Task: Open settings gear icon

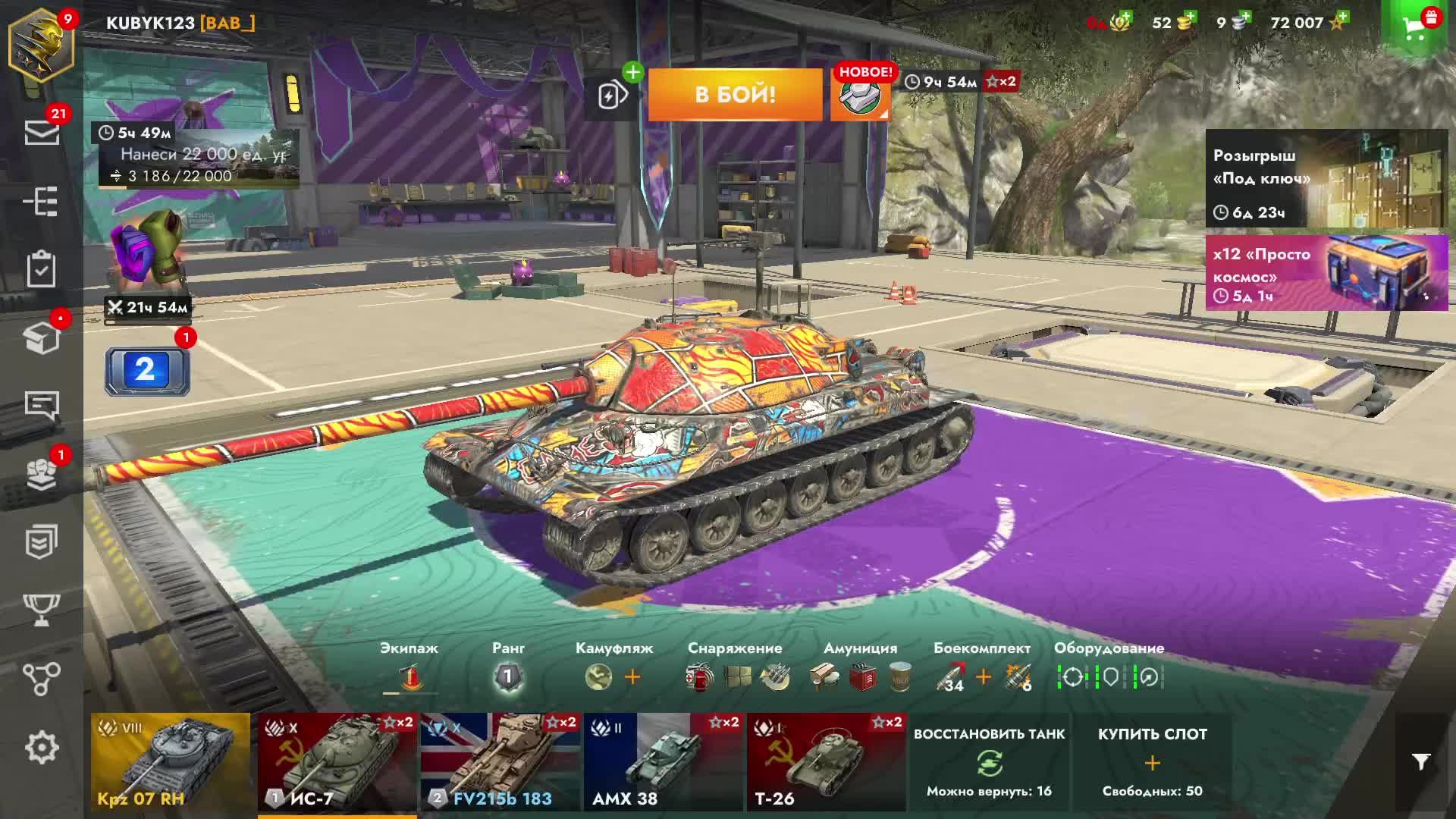Action: click(42, 748)
